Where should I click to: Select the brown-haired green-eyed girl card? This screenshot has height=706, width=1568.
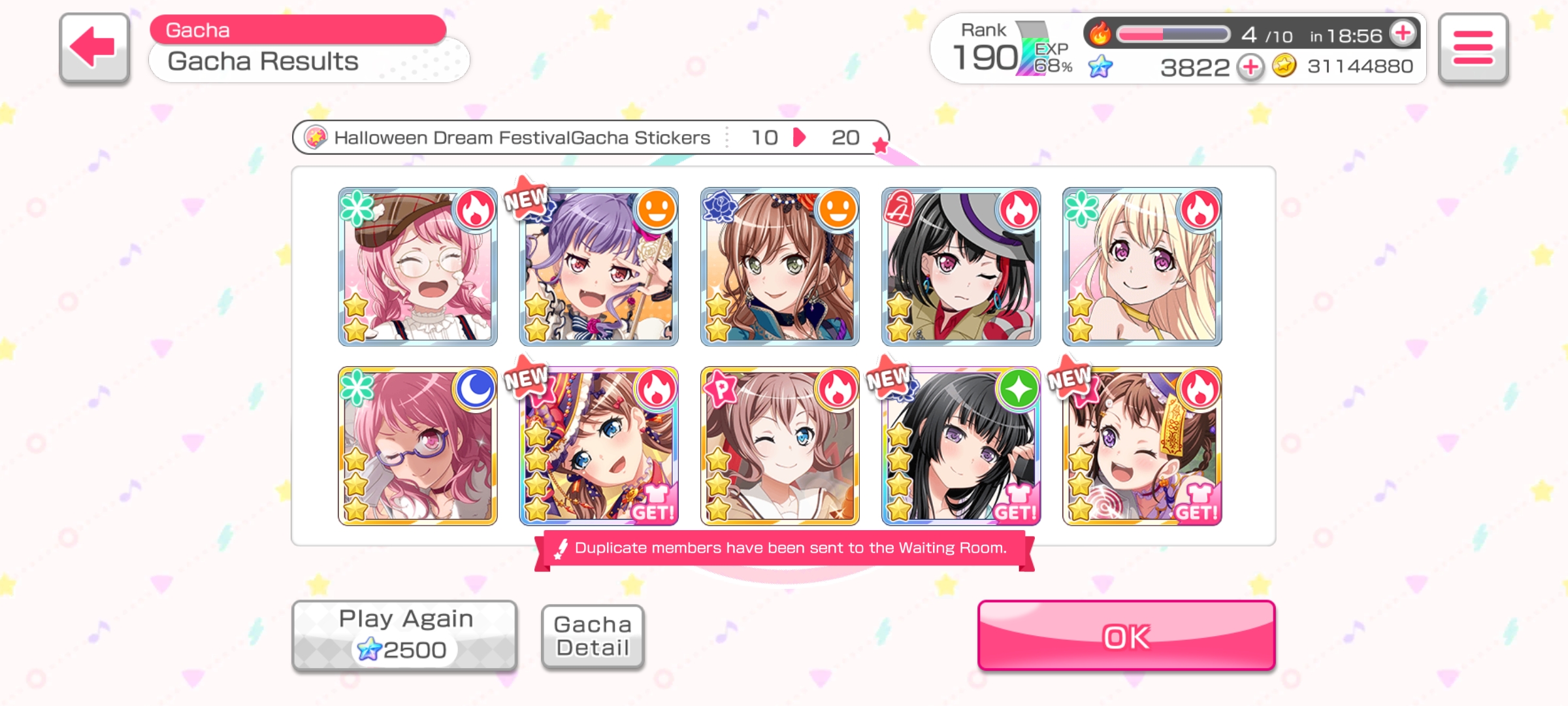pos(779,267)
